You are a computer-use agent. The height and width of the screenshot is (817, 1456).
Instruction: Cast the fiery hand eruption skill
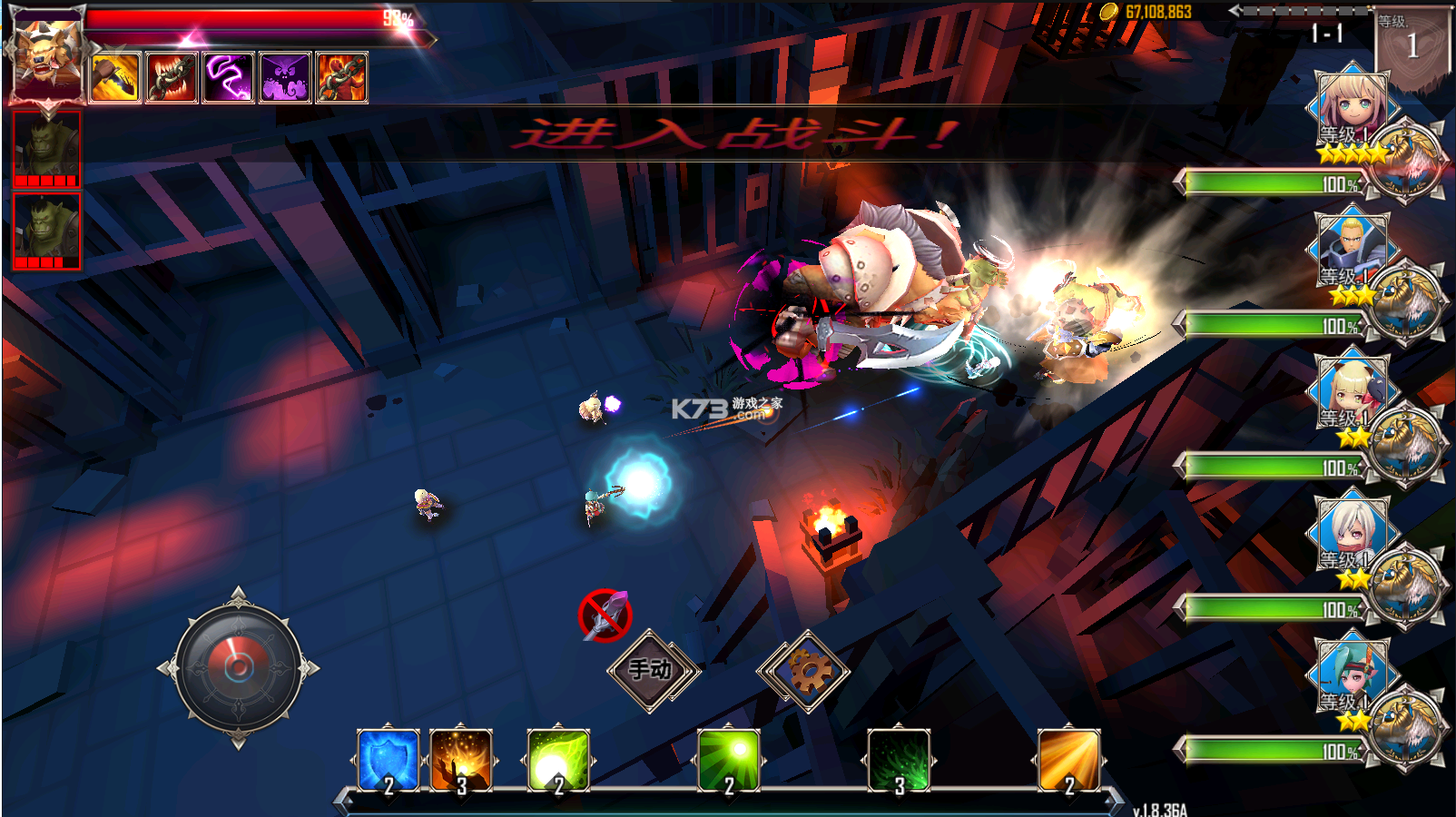[x=461, y=760]
